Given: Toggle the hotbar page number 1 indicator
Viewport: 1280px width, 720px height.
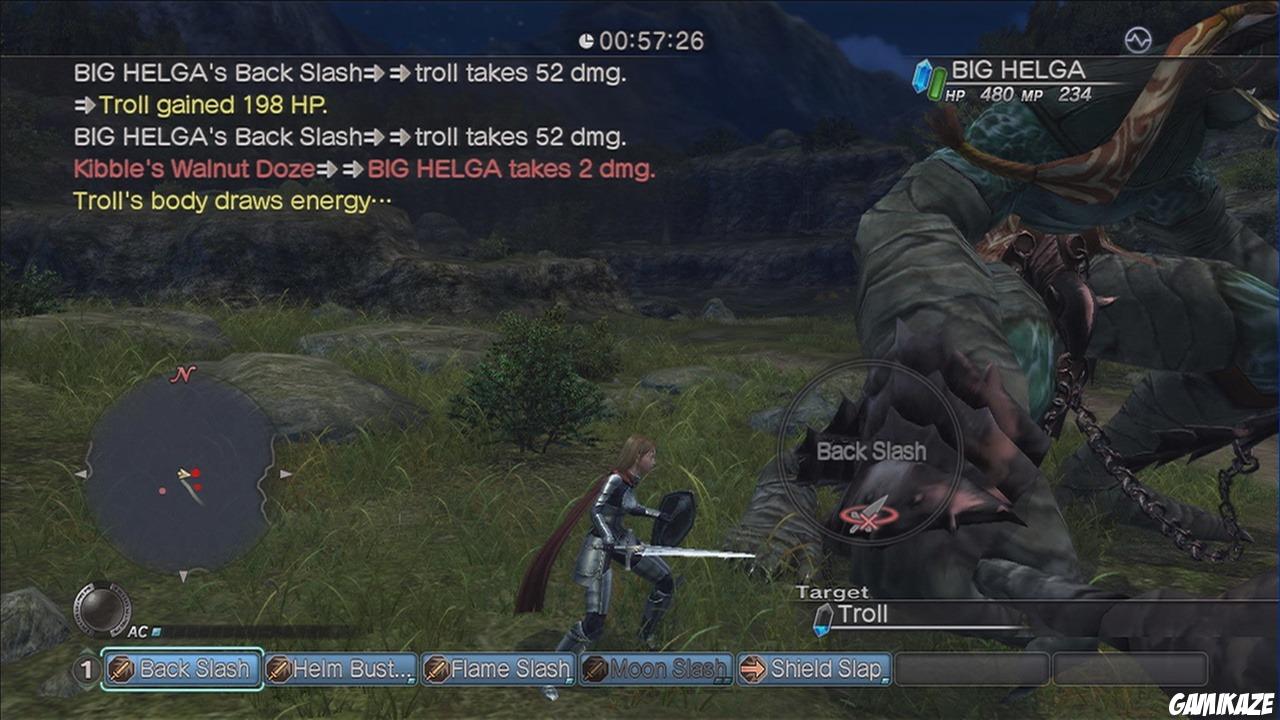Looking at the screenshot, I should click(85, 670).
